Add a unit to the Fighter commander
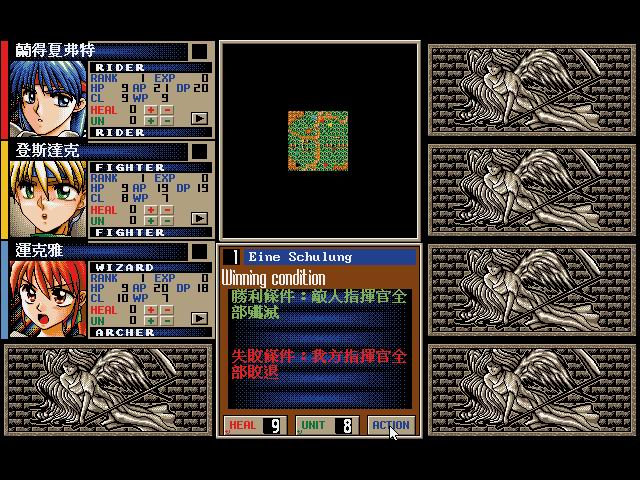Screen dimensions: 640x480 [151, 221]
